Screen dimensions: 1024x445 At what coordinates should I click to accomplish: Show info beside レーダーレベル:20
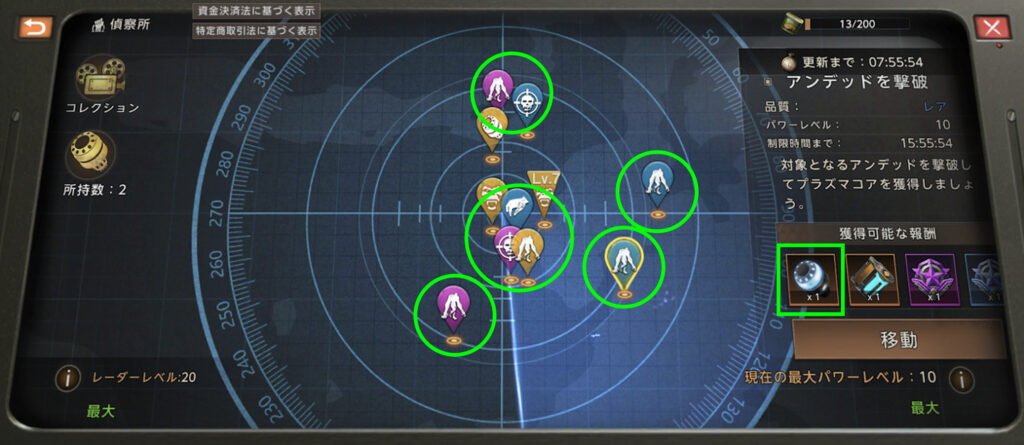point(68,380)
